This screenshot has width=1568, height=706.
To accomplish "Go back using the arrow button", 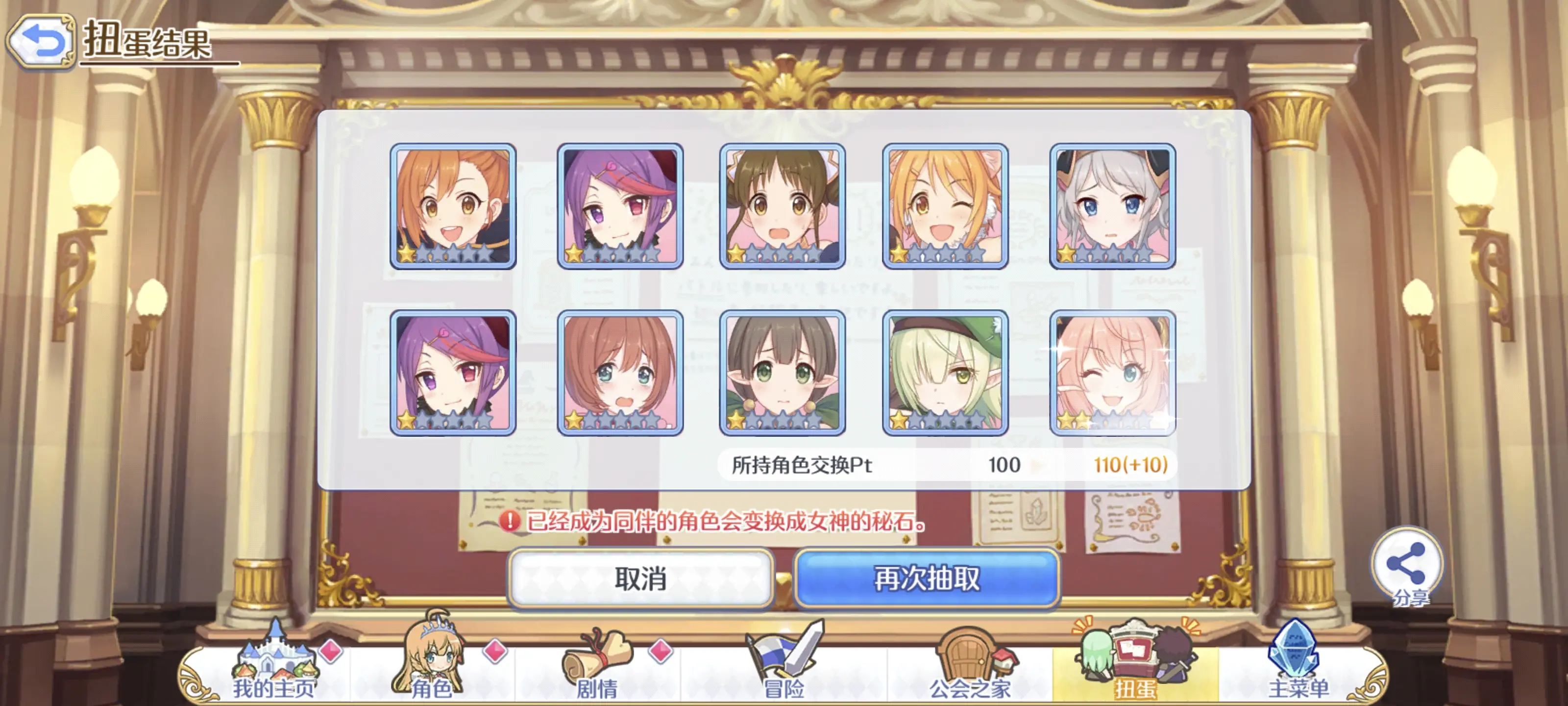I will click(x=40, y=41).
